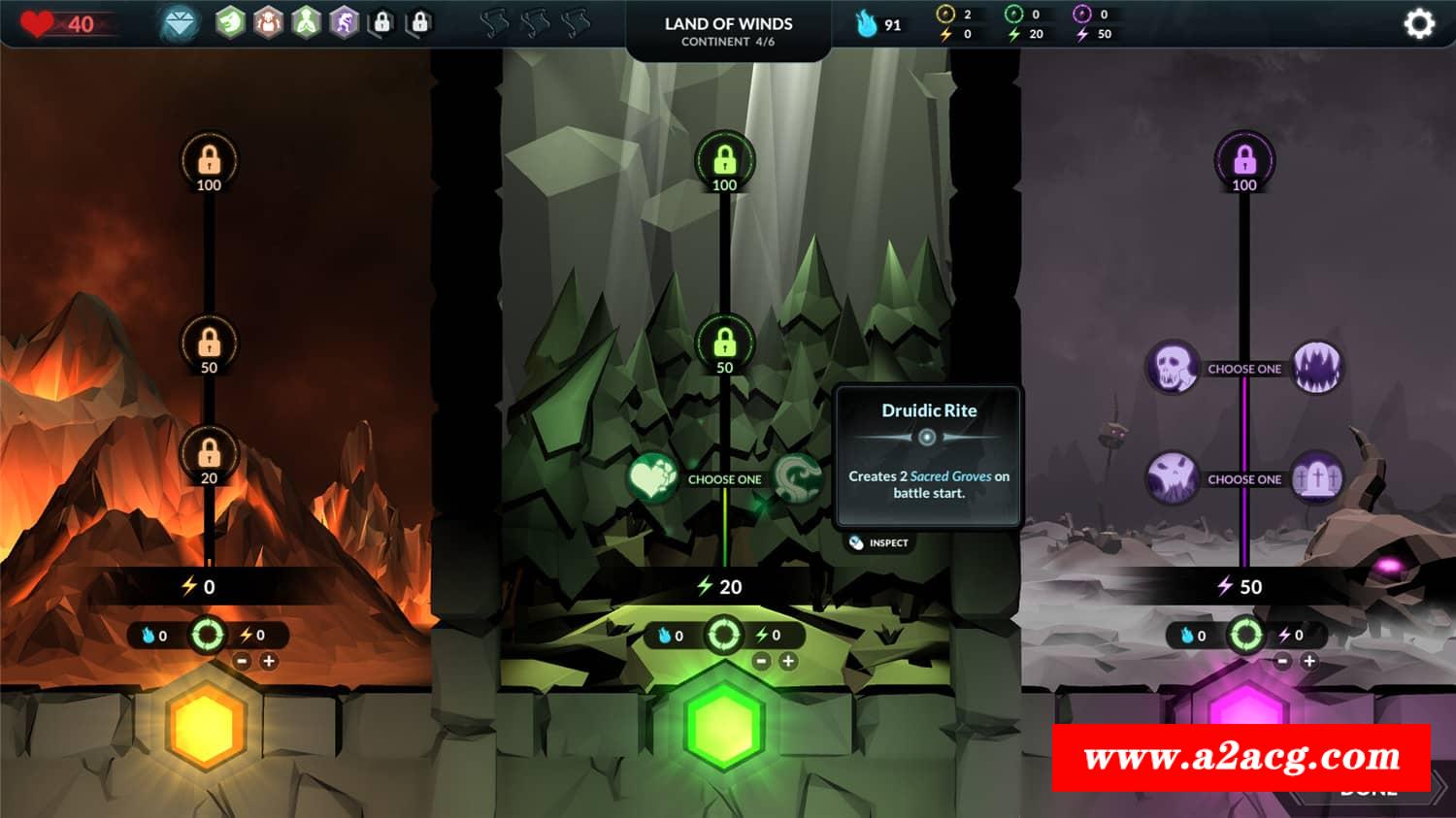The image size is (1456, 818).
Task: Choose the purple tombstones perk
Action: tap(1317, 477)
